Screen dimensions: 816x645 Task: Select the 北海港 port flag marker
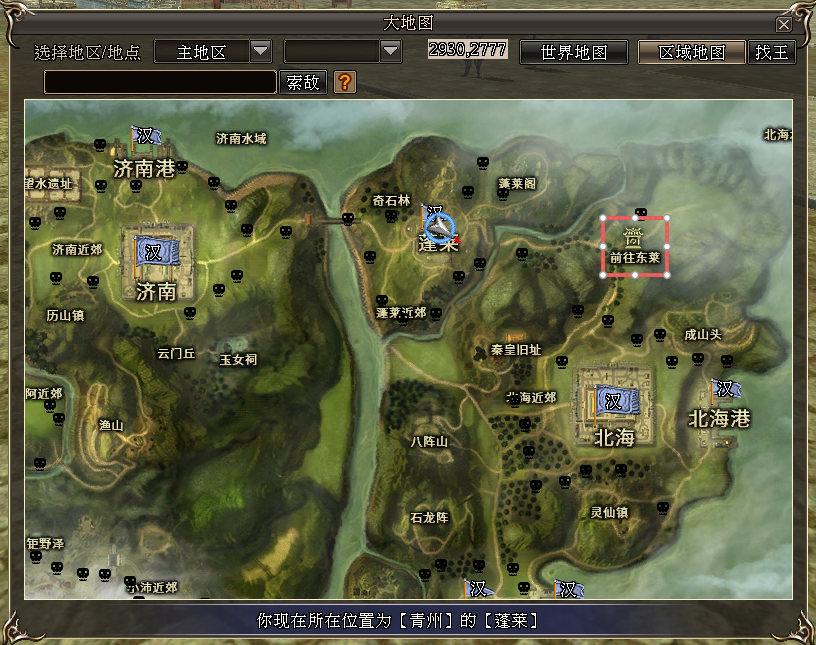tap(724, 390)
